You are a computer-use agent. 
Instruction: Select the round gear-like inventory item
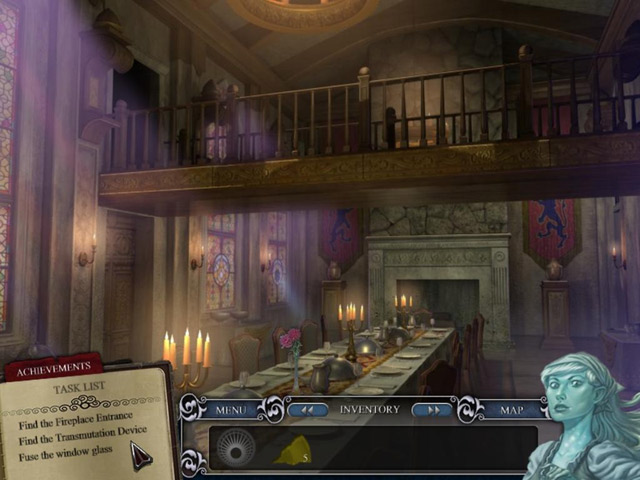(x=237, y=447)
